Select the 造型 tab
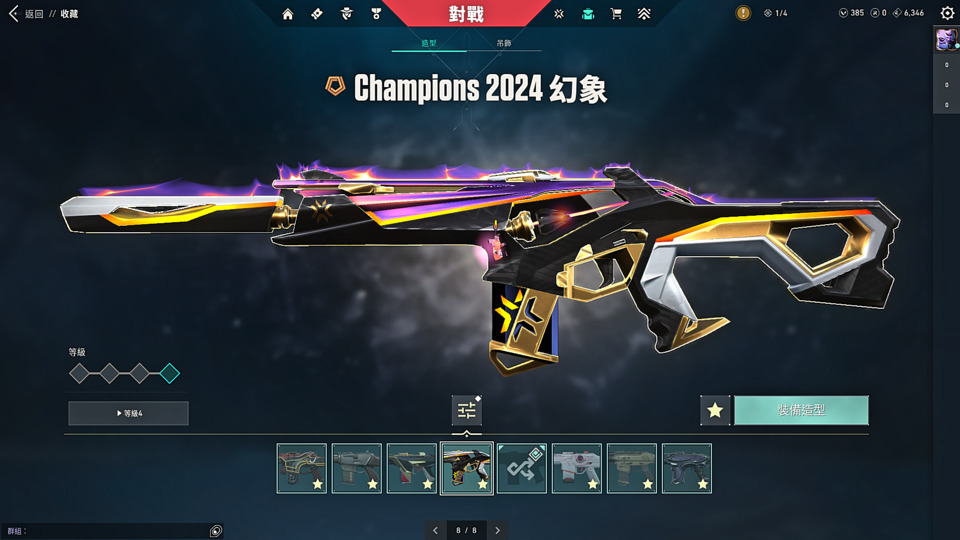Screen dimensions: 960x540 pyautogui.click(x=428, y=44)
